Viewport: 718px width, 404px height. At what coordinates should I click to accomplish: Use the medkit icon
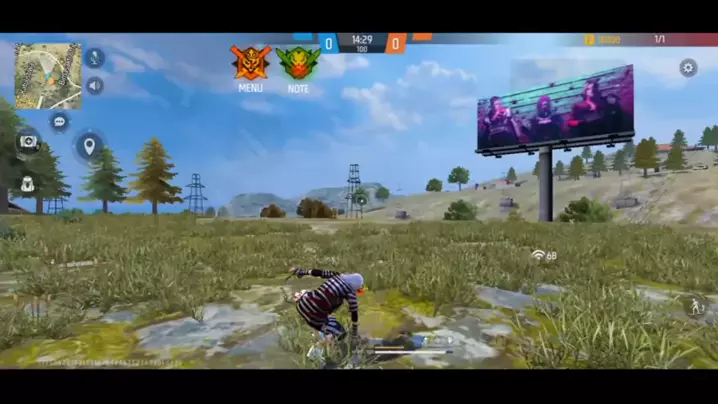coord(27,142)
